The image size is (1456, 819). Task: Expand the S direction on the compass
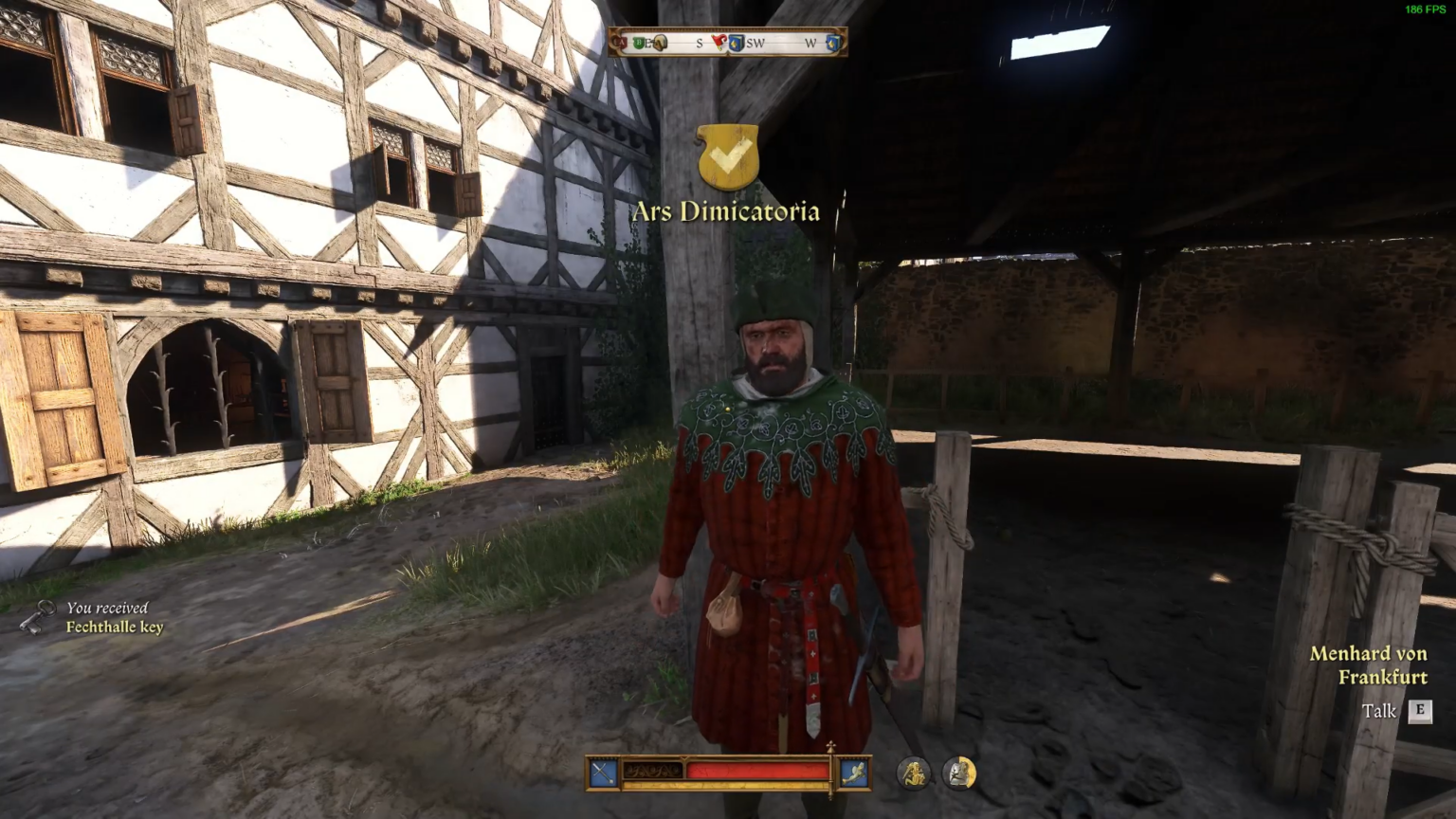[x=699, y=42]
